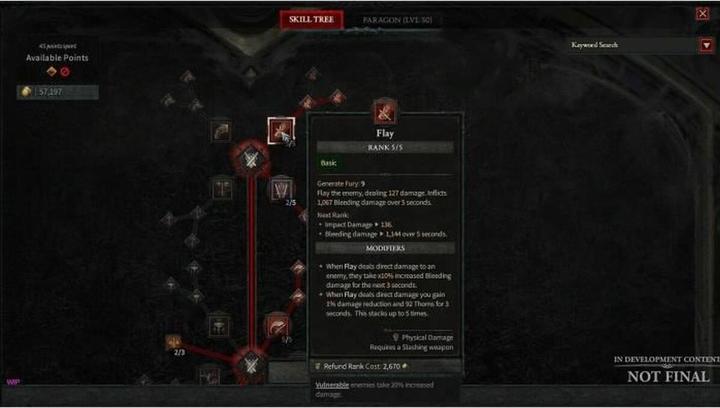This screenshot has height=408, width=720.
Task: Open the Keyword Search dropdown
Action: point(706,45)
